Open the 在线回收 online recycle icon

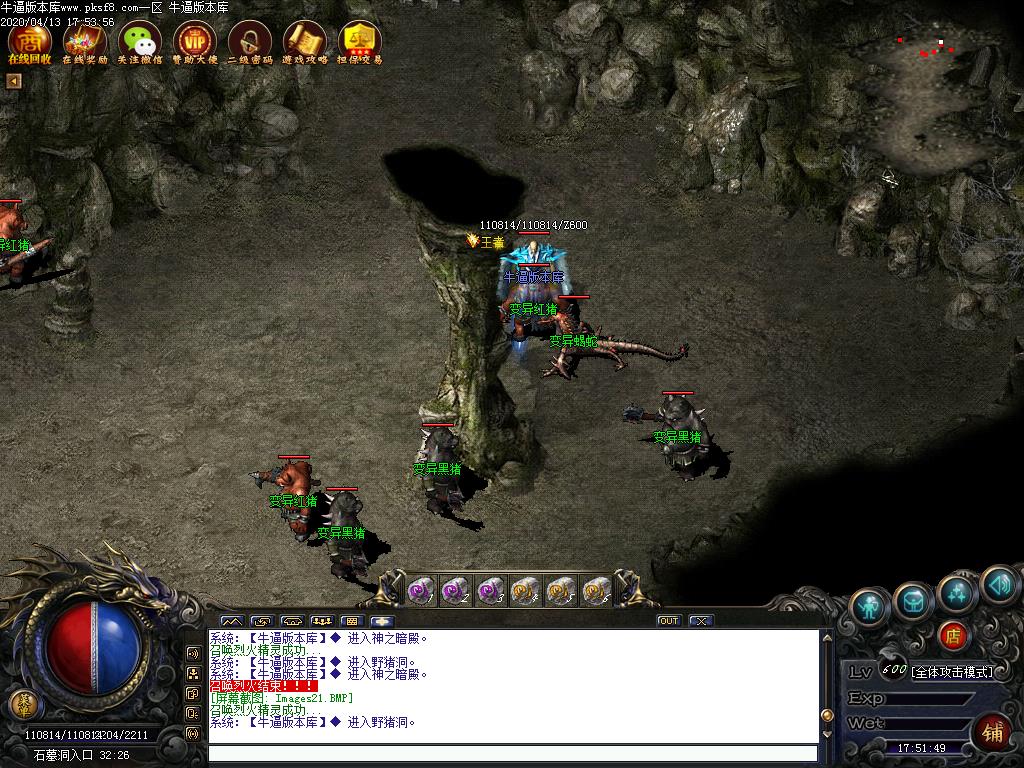tap(29, 41)
